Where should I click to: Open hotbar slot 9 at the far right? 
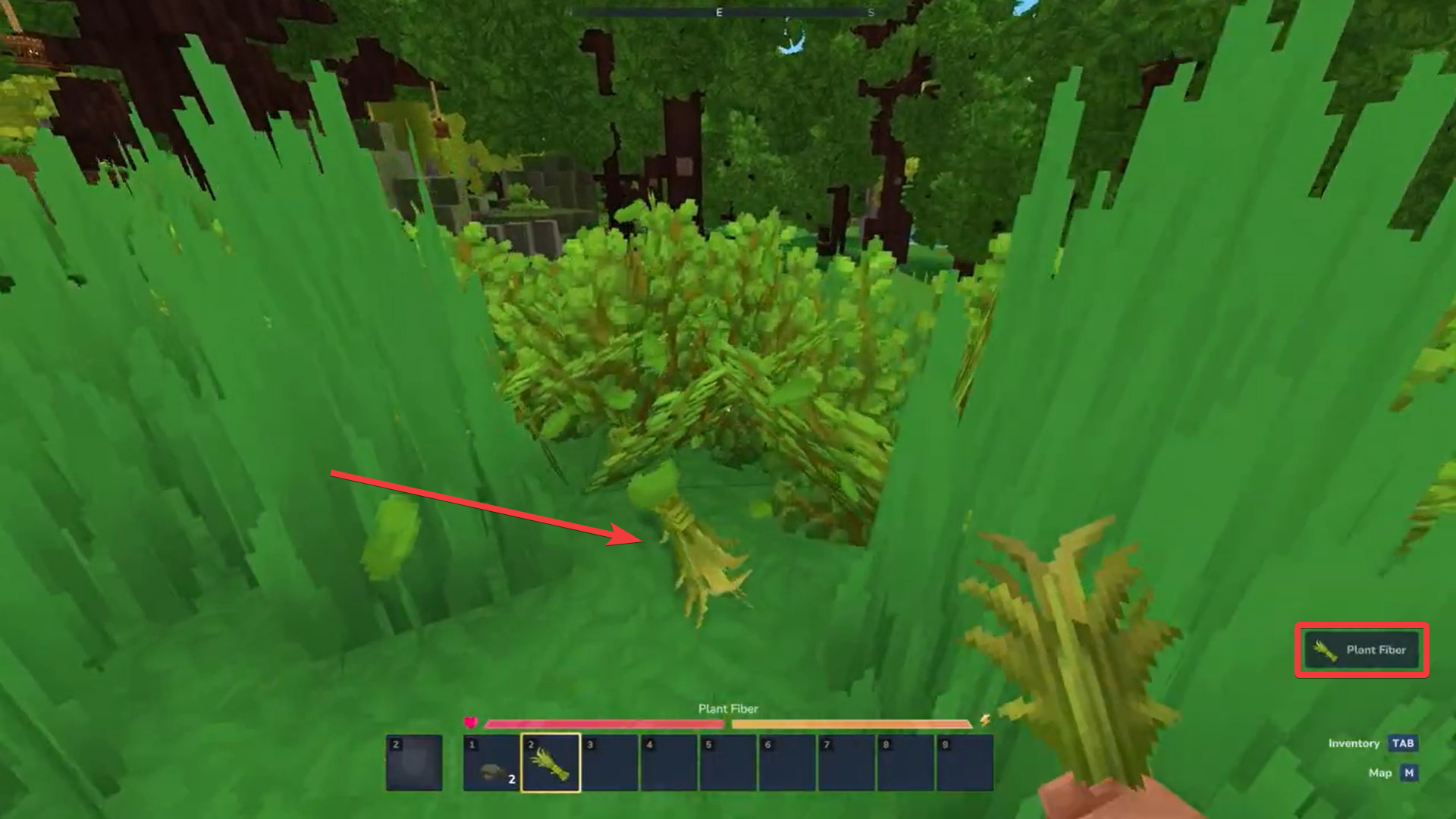(967, 762)
